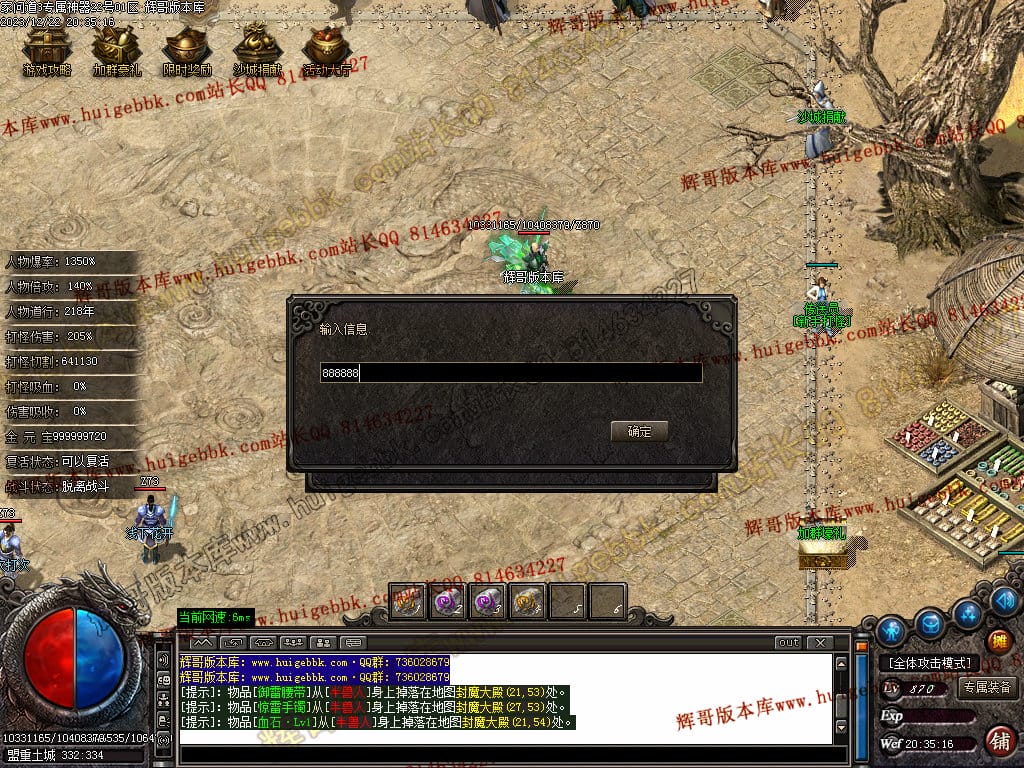Image resolution: width=1024 pixels, height=768 pixels.
Task: Open the 沙城捐献 donation icon in the top bar
Action: point(257,50)
